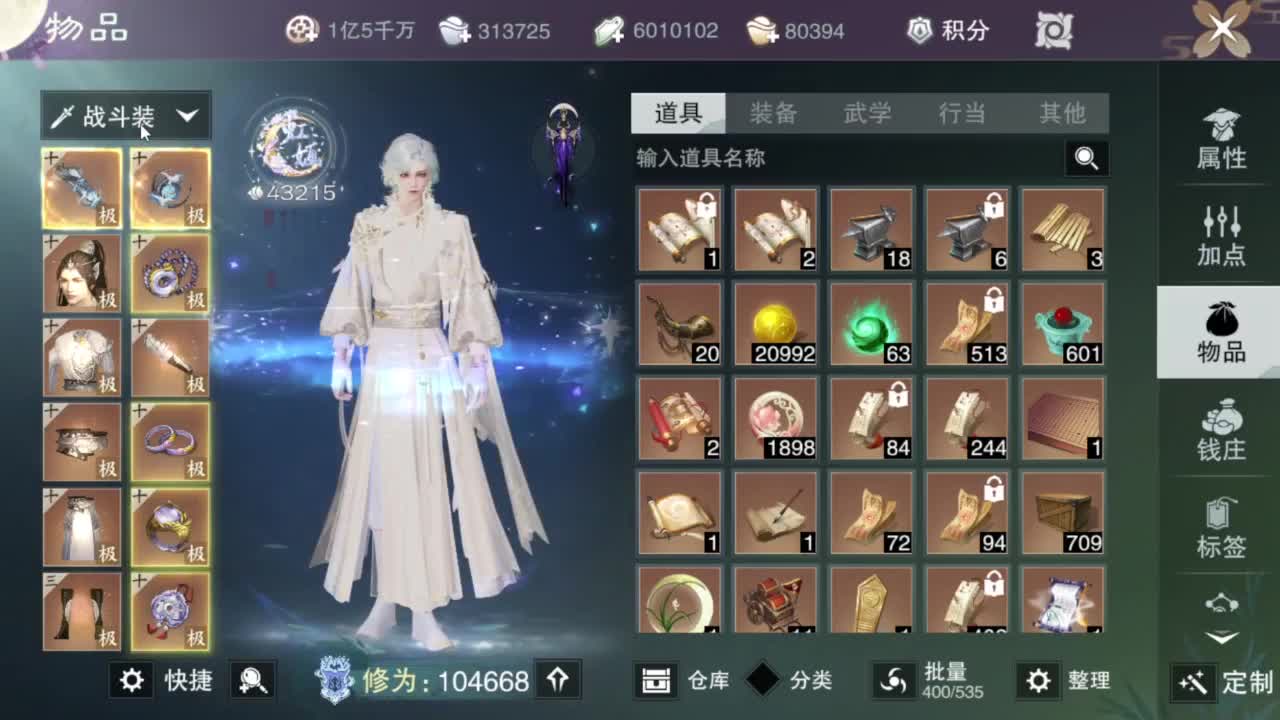The height and width of the screenshot is (720, 1280).
Task: Switch to the 装备 tab
Action: pos(771,114)
